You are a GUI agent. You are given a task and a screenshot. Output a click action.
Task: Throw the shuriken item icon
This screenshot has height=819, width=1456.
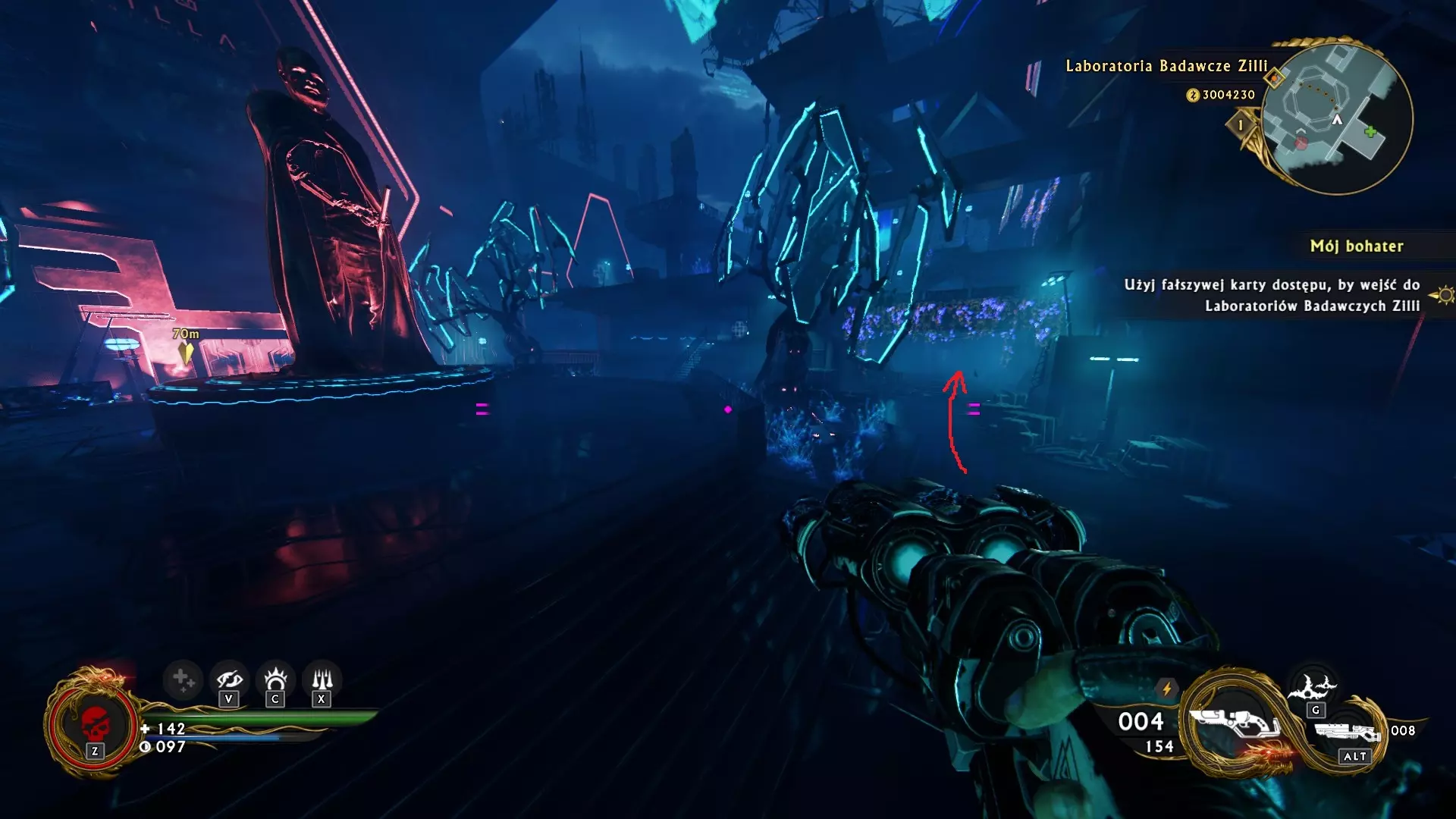[1315, 687]
